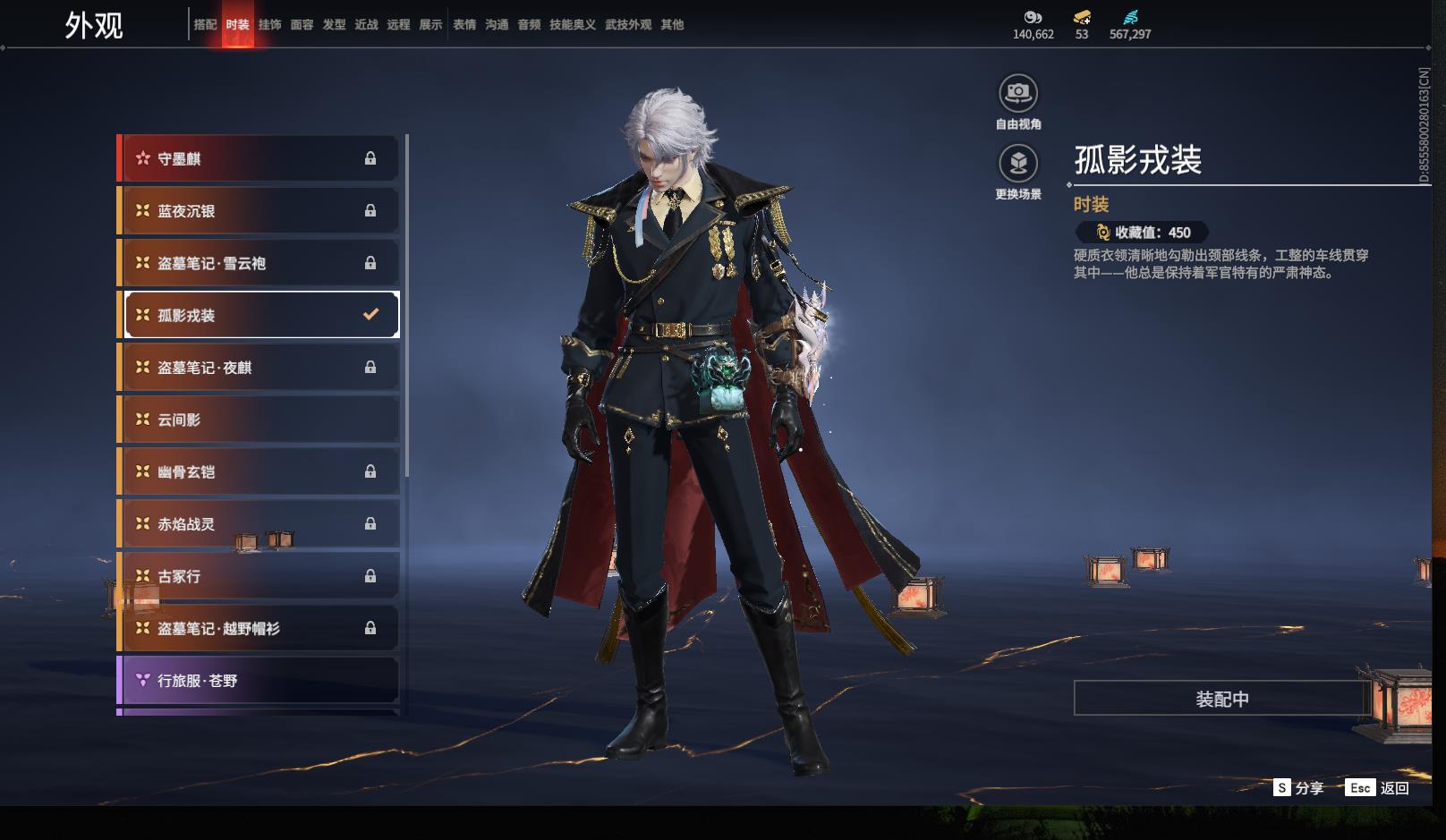Select the 盗墓笔记·雪云袍 outfit
This screenshot has height=840, width=1446.
pos(259,263)
